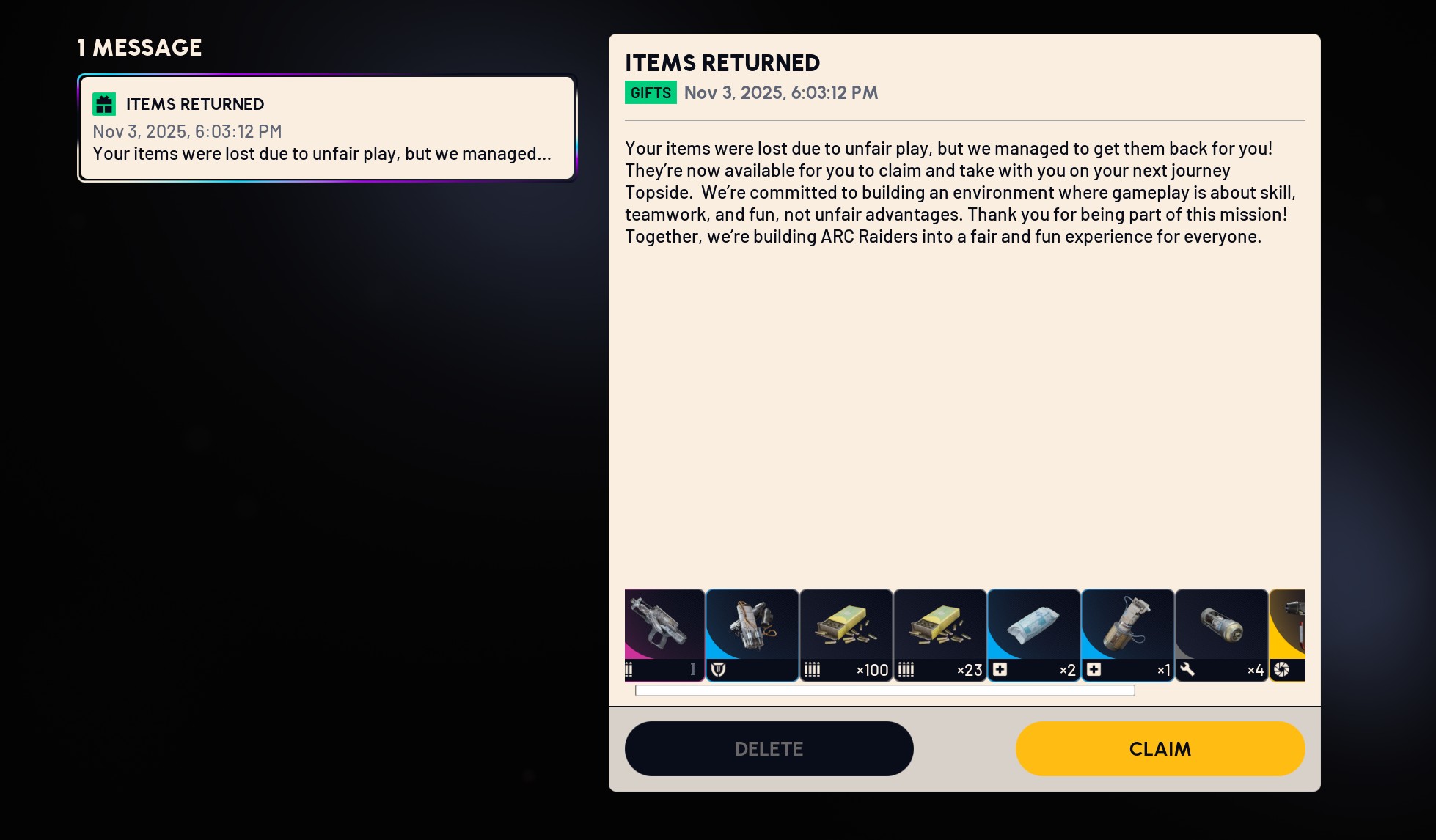This screenshot has height=840, width=1436.
Task: Select the blue shield item slot
Action: pyautogui.click(x=752, y=635)
